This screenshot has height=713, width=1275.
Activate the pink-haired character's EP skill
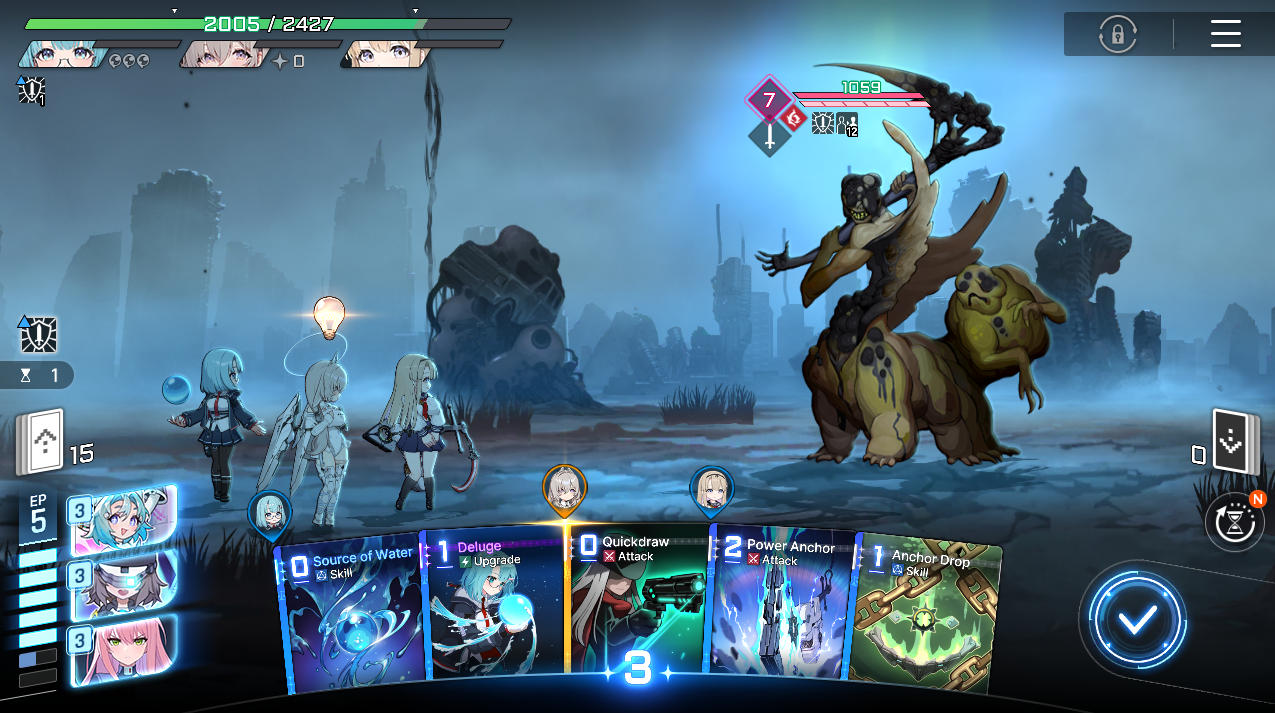(124, 649)
